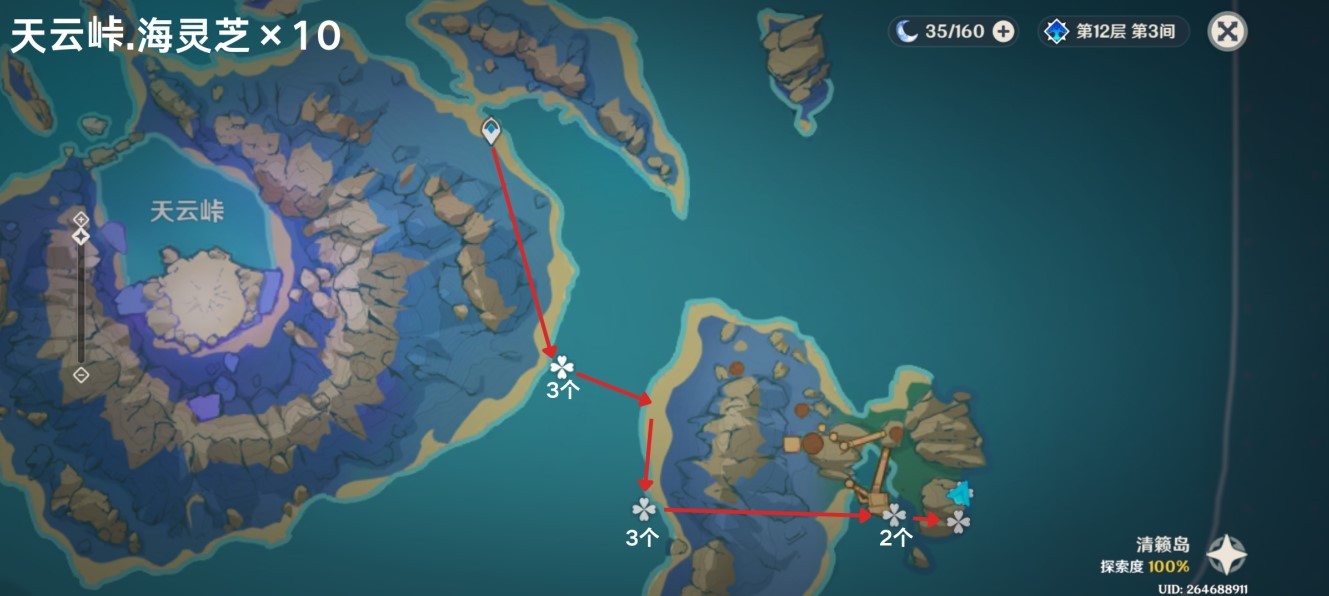
Task: Zoom in with the map's plus button
Action: coord(81,218)
